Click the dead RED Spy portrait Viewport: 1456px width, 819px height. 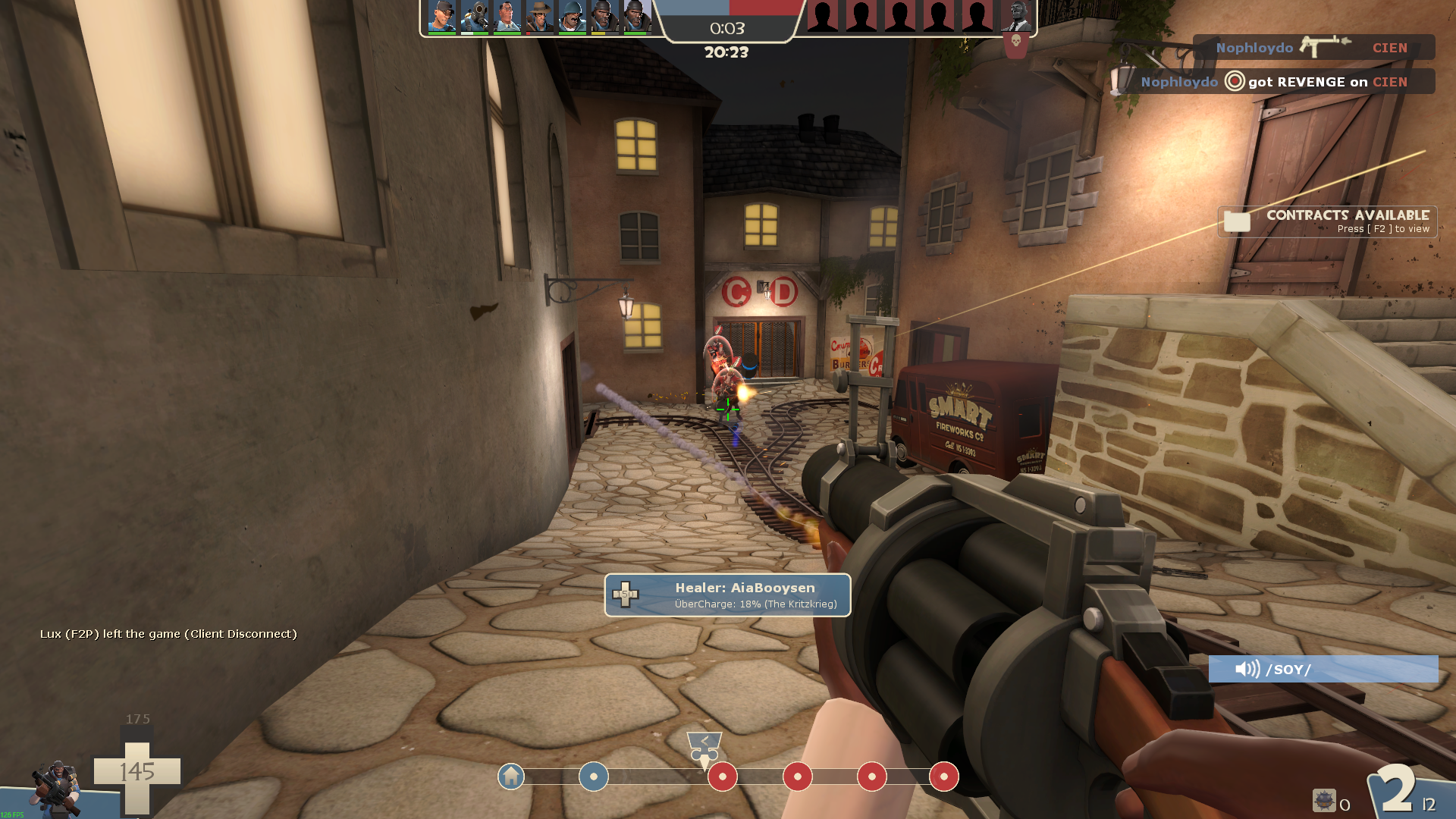tap(1016, 17)
